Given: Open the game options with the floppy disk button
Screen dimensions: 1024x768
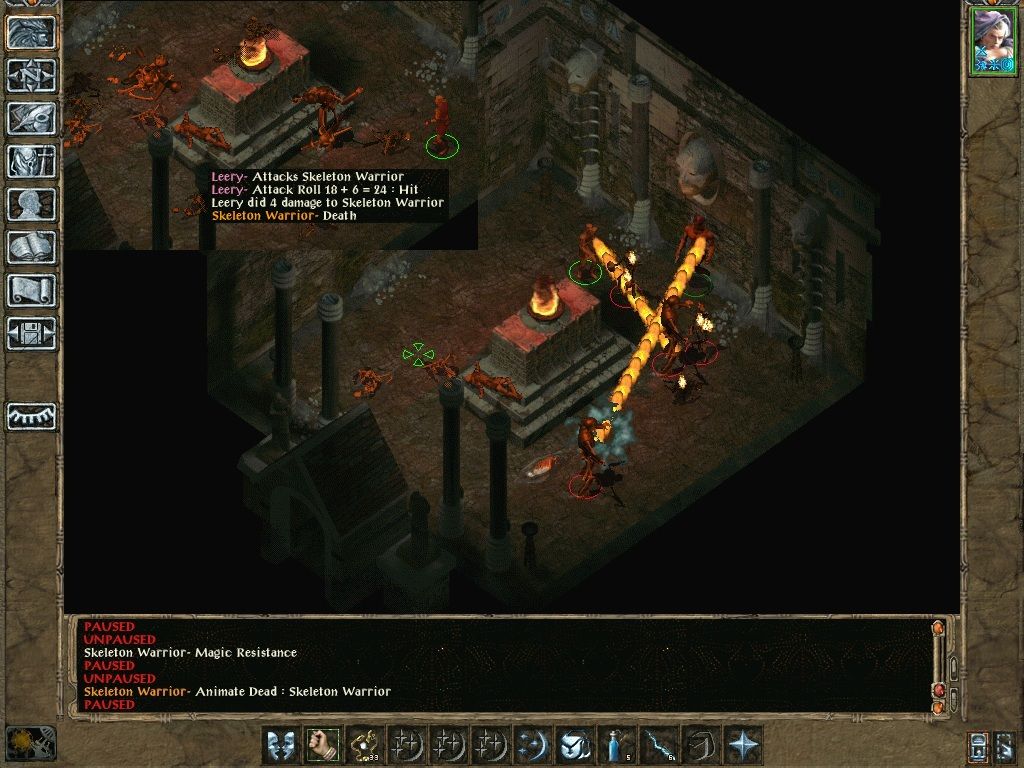Looking at the screenshot, I should (x=31, y=332).
